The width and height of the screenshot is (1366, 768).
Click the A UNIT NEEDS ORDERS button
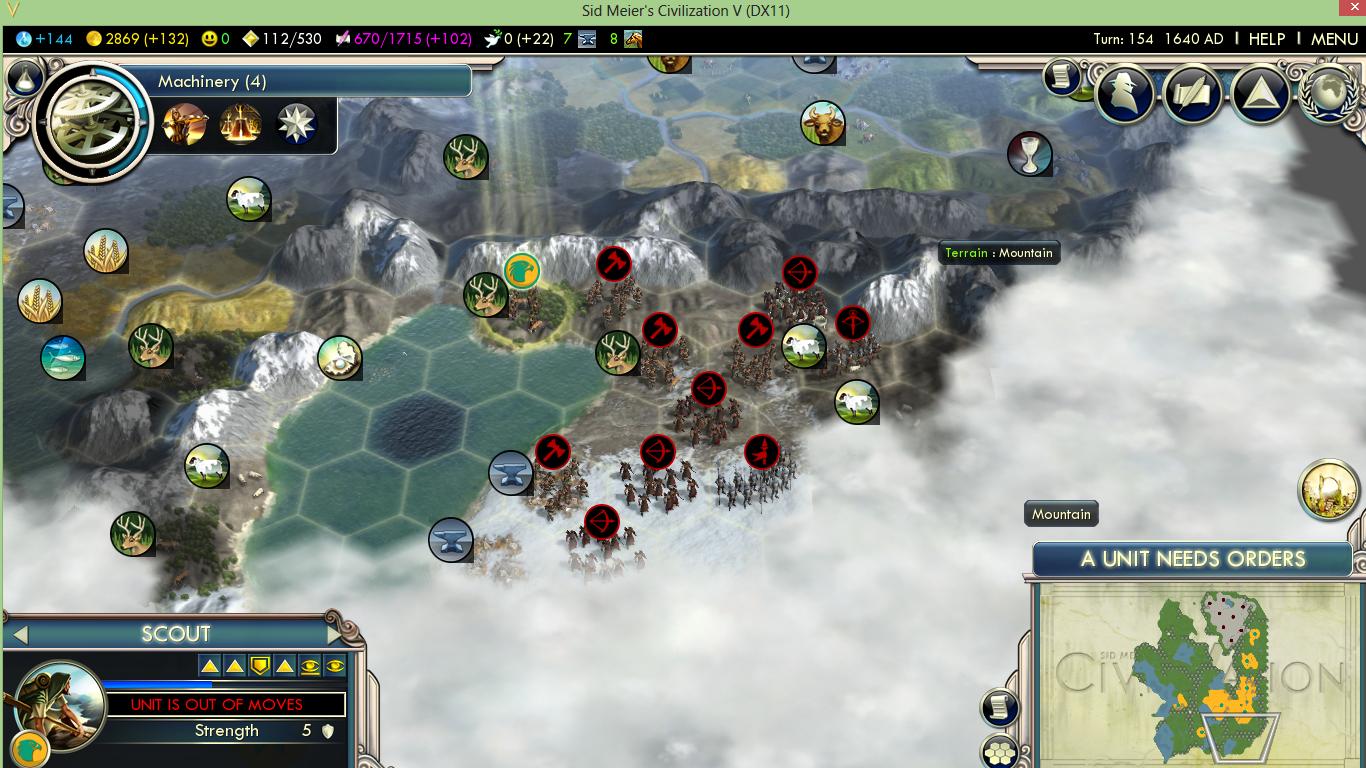pos(1192,559)
